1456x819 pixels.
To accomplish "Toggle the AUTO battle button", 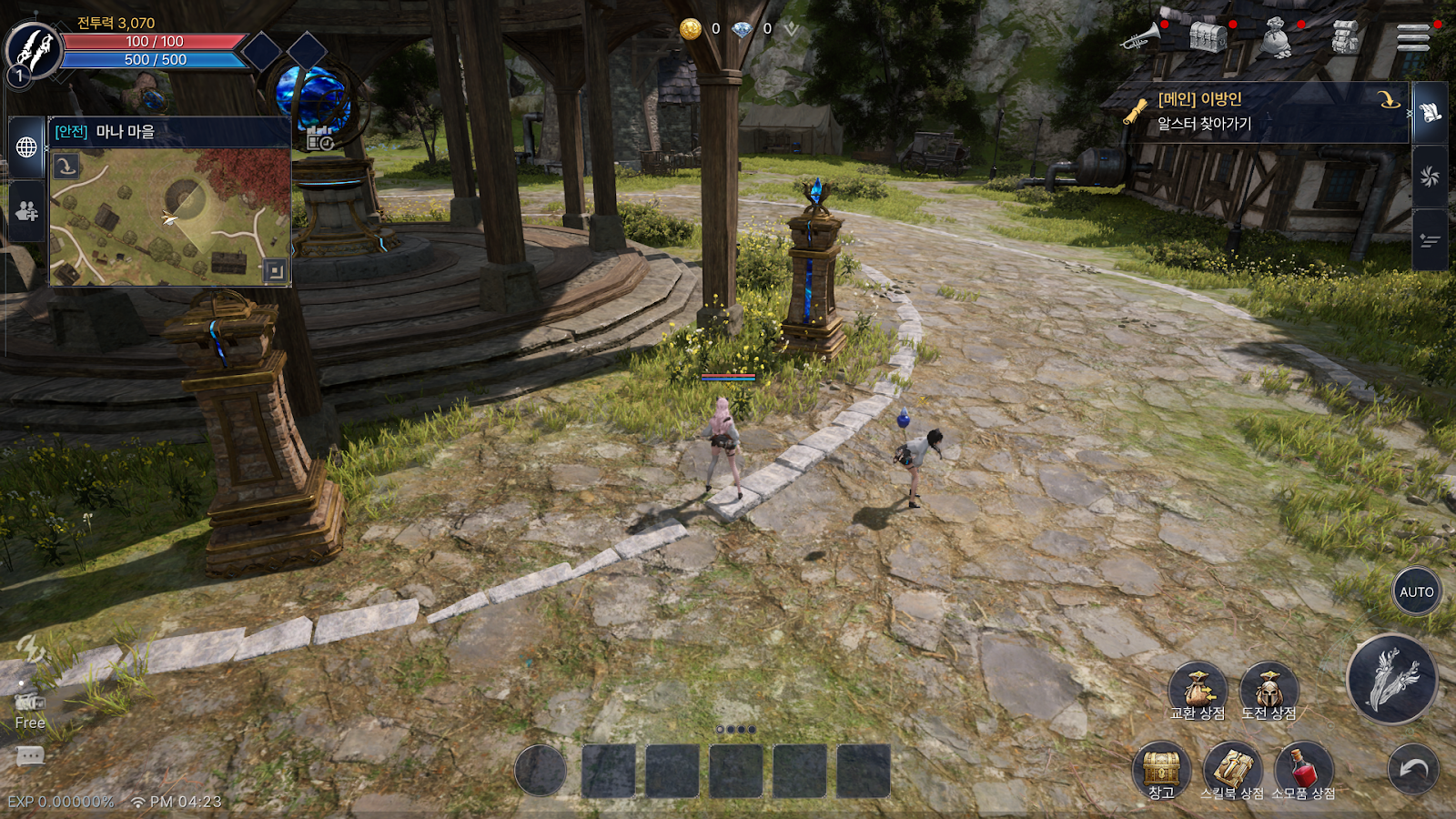I will click(1416, 591).
